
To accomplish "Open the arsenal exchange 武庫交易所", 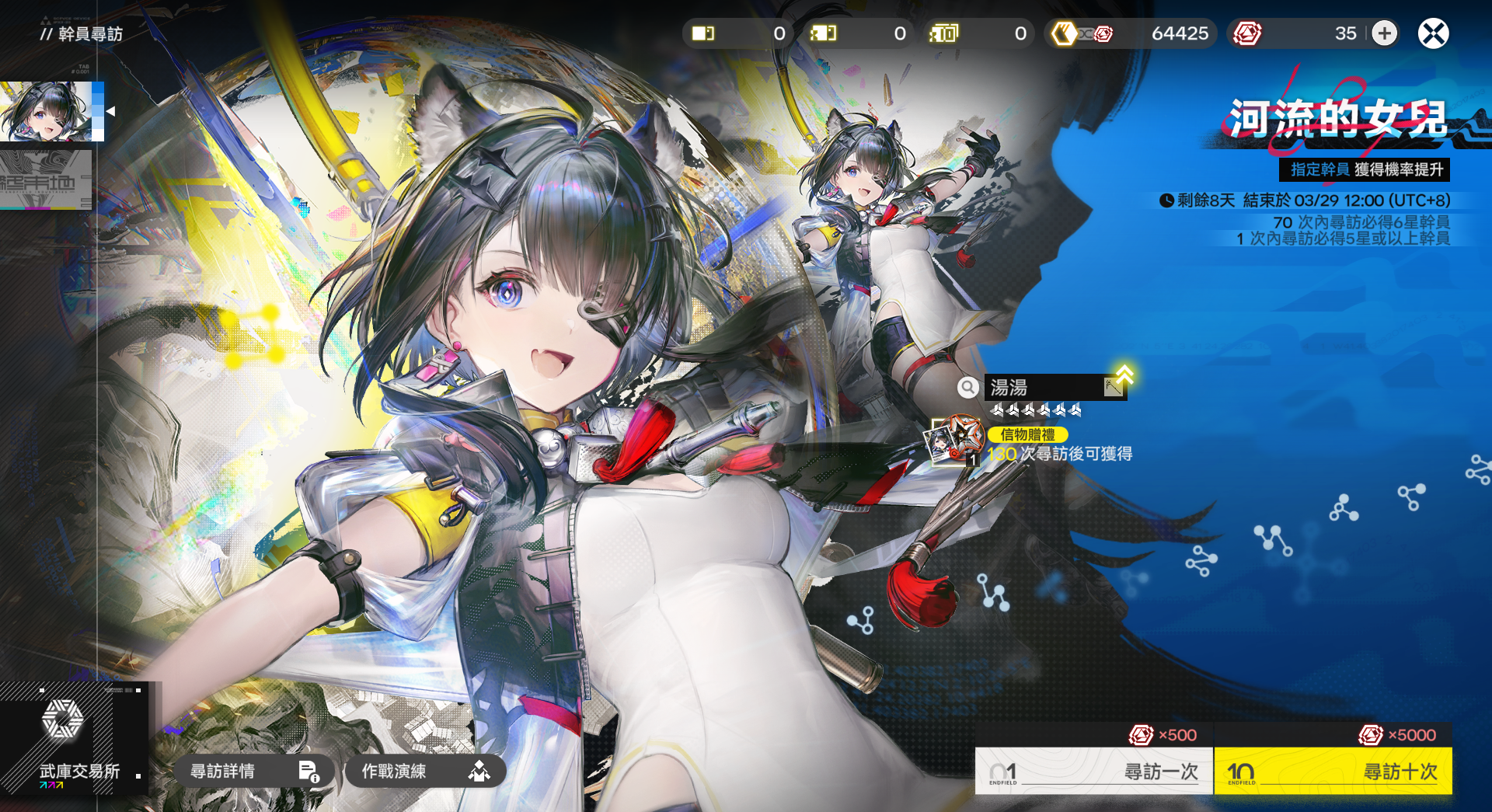I will tap(75, 739).
